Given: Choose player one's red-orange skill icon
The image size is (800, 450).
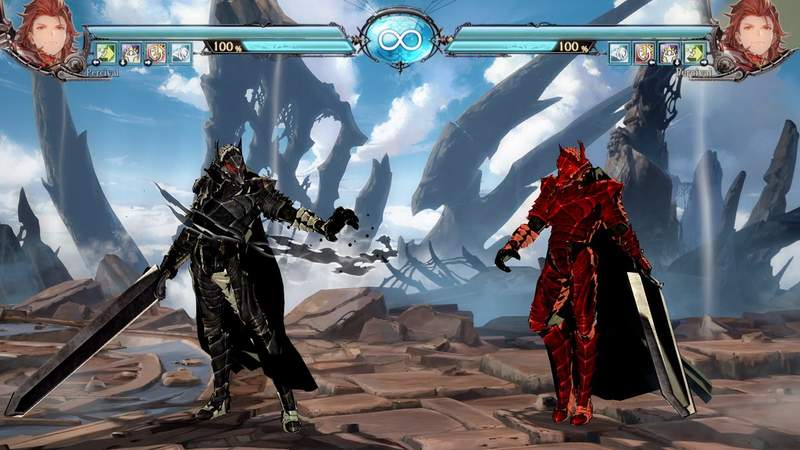Looking at the screenshot, I should point(155,53).
